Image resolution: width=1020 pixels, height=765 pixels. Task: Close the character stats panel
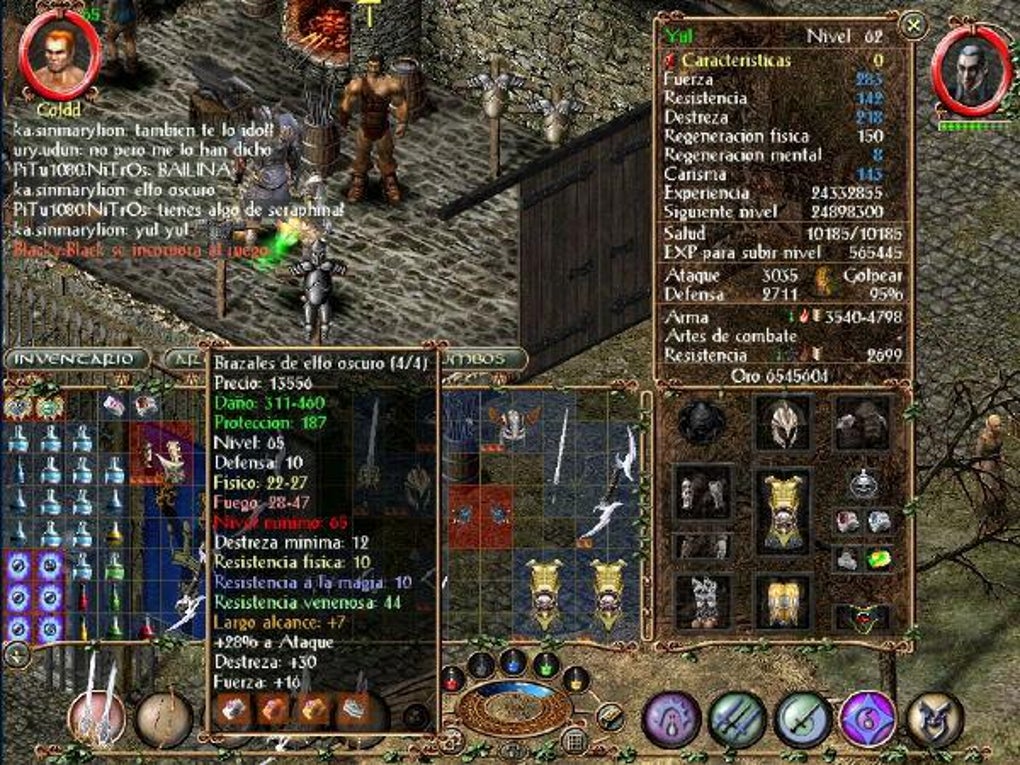[912, 26]
